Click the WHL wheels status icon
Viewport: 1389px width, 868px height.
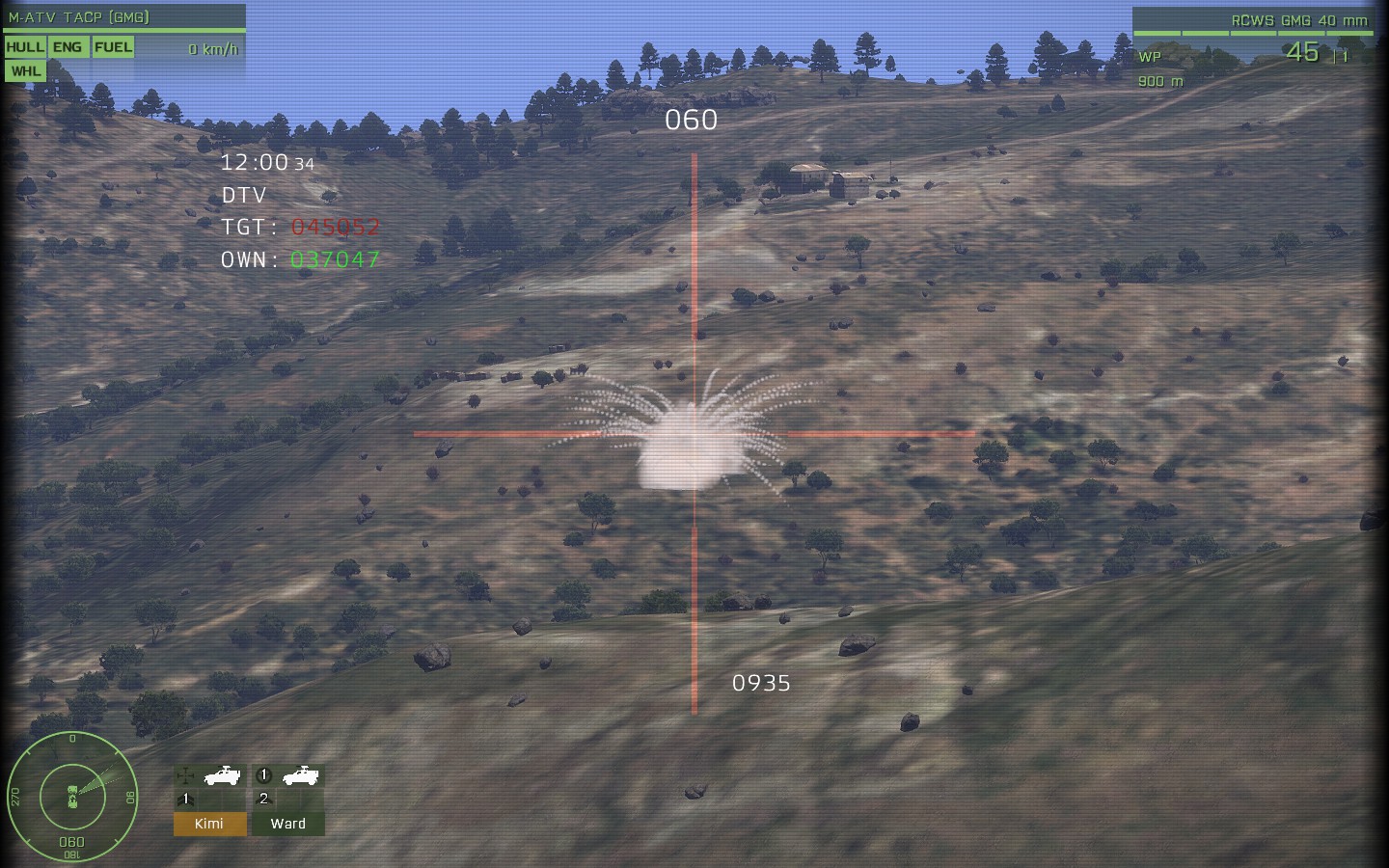[25, 69]
